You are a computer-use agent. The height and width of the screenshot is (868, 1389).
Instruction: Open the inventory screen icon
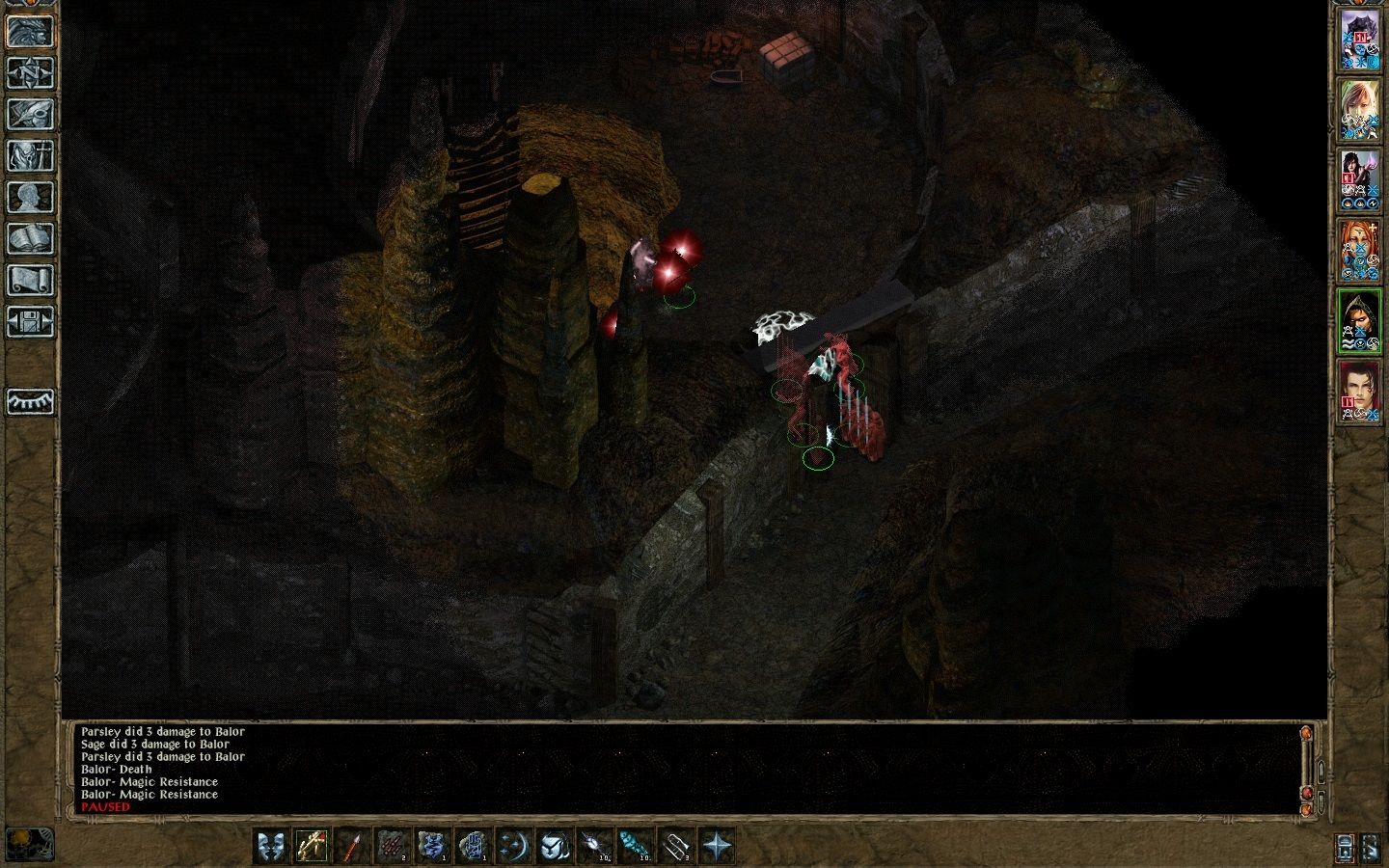pyautogui.click(x=31, y=154)
